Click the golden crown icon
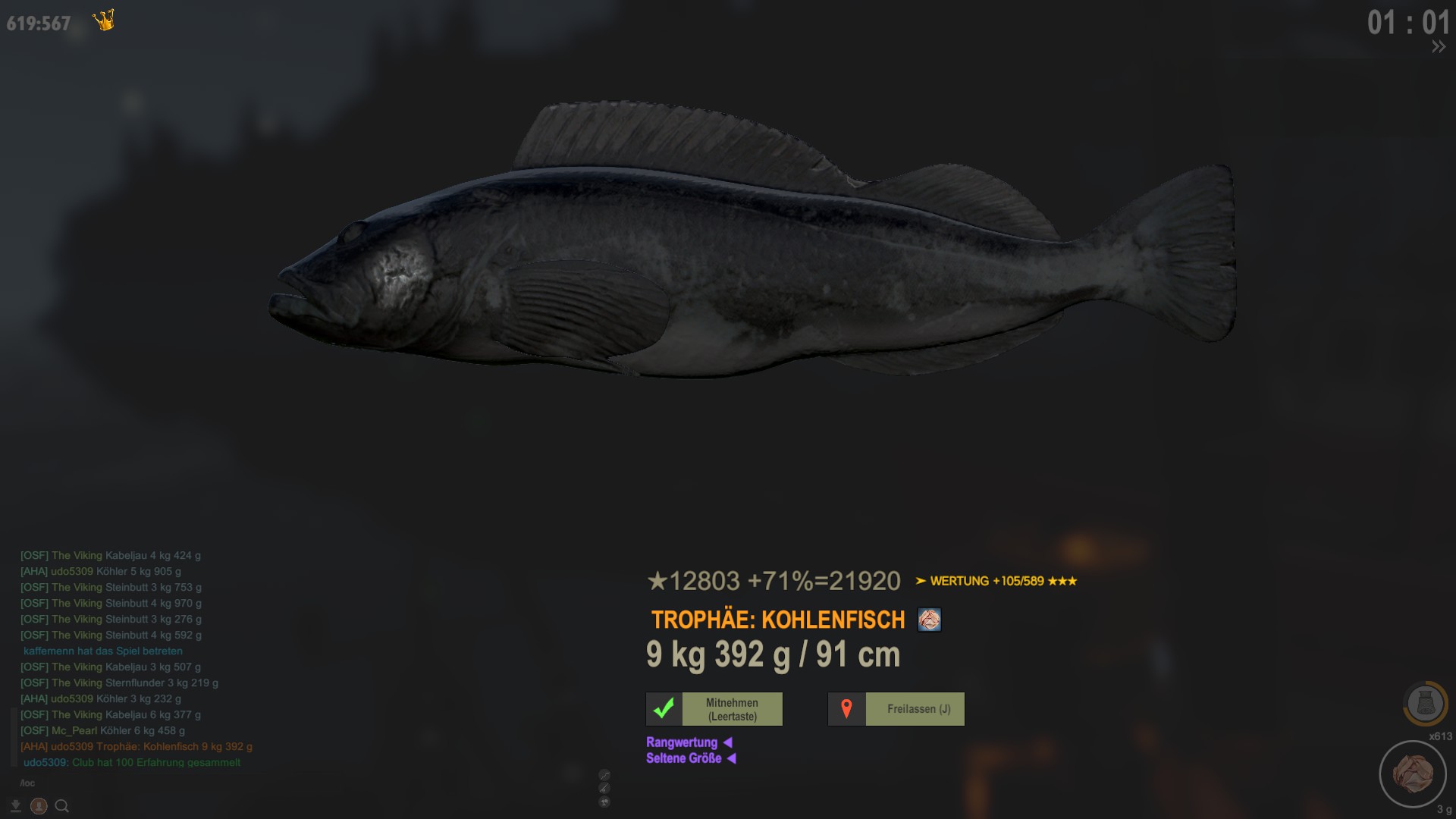1456x819 pixels. (x=104, y=20)
